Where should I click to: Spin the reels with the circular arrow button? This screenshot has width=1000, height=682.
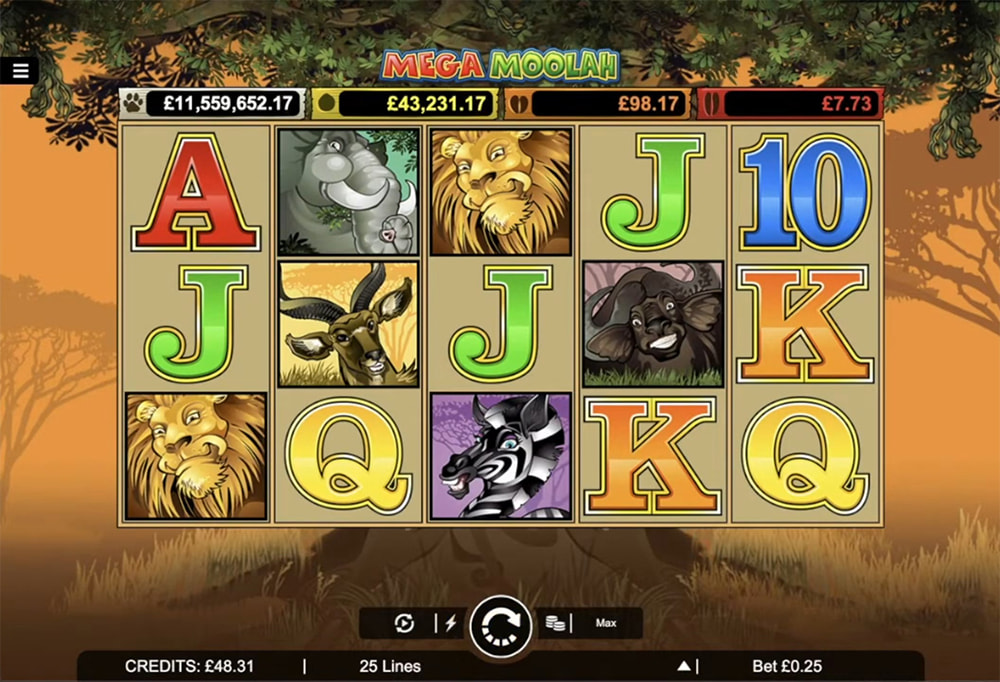click(500, 625)
